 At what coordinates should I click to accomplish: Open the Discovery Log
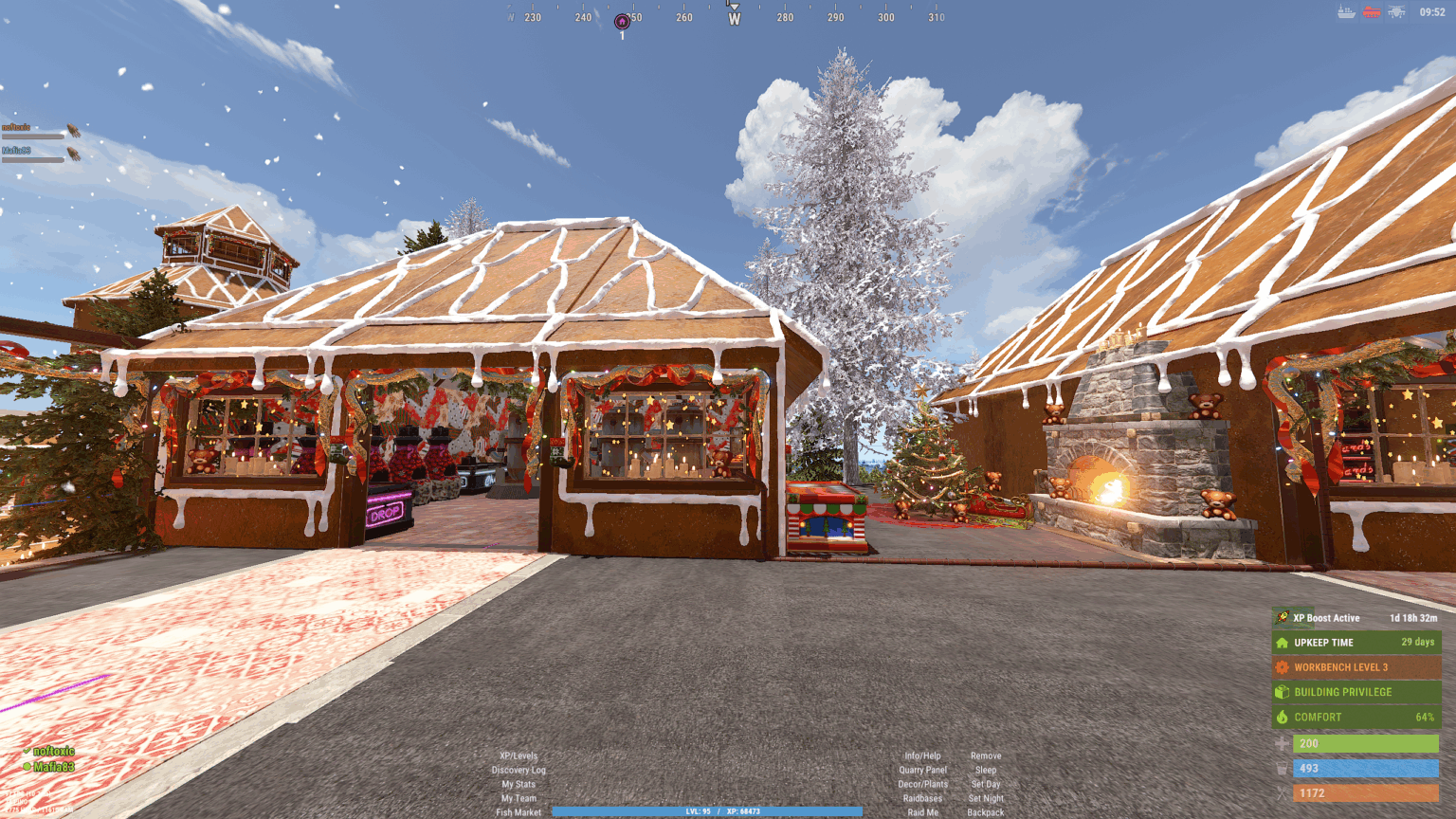[519, 770]
